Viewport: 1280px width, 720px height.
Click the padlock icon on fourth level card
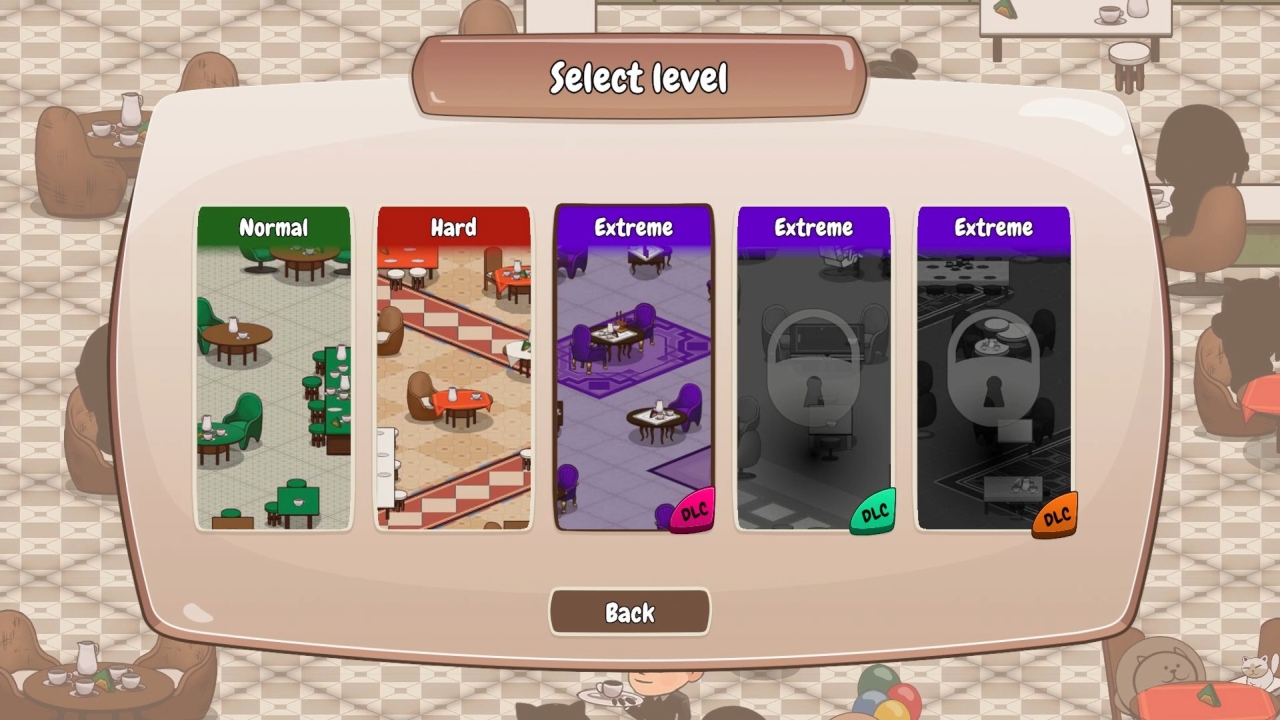point(813,370)
